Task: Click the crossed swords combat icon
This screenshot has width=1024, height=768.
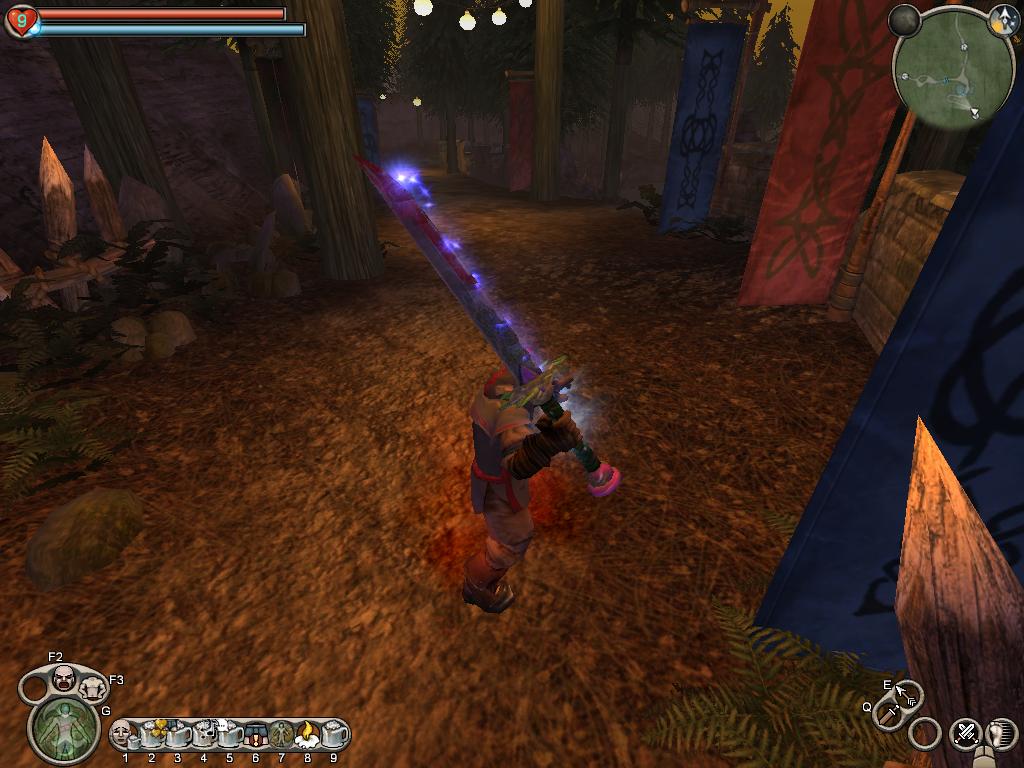Action: coord(965,733)
